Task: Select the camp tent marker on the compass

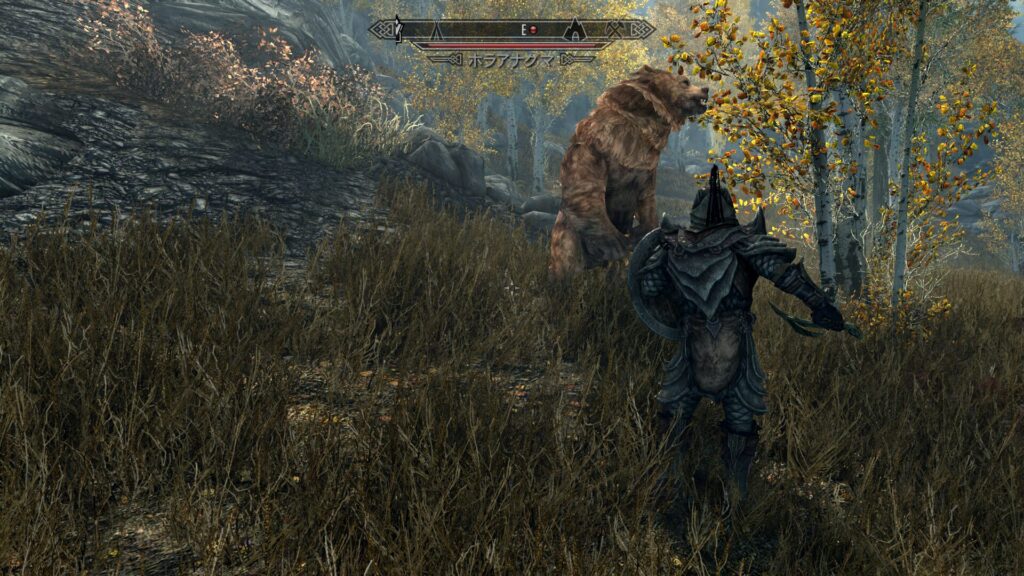Action: [436, 31]
